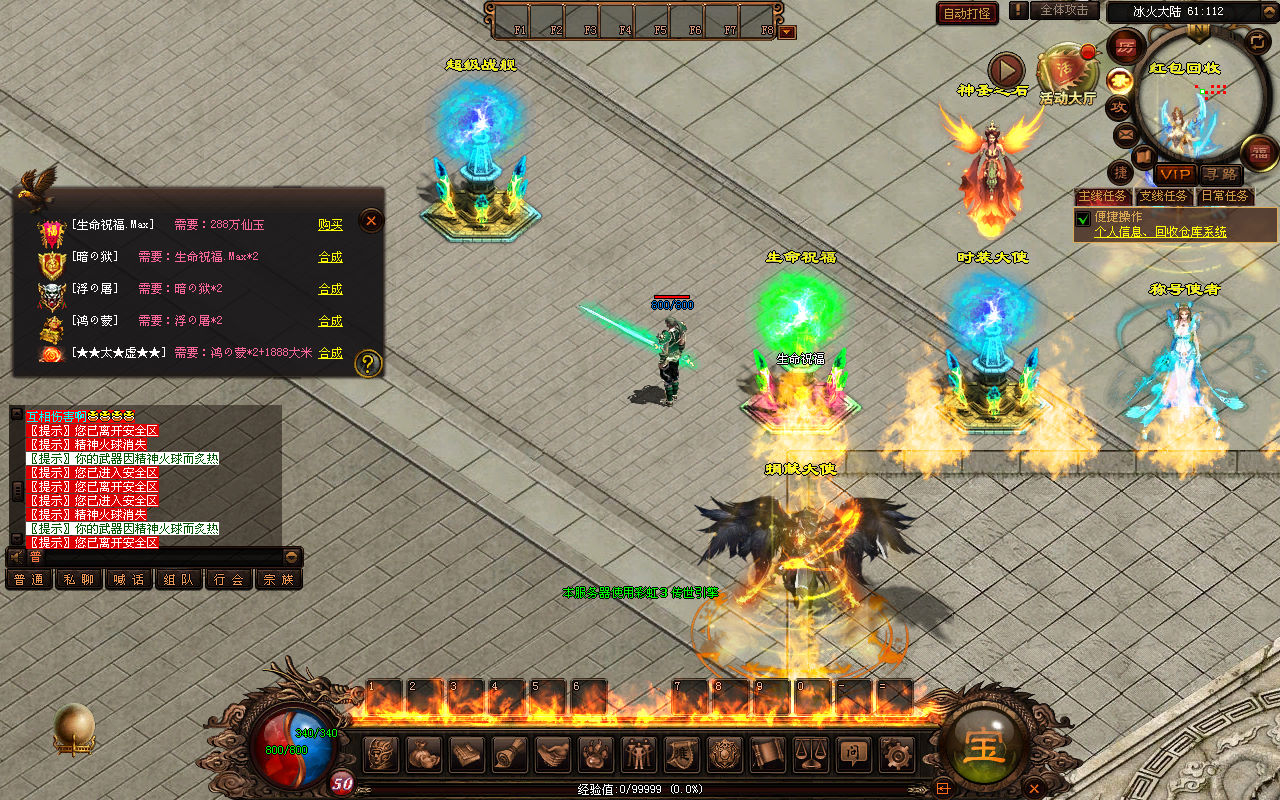Close the synthesis panel with X button
Viewport: 1280px width, 800px height.
coord(370,220)
